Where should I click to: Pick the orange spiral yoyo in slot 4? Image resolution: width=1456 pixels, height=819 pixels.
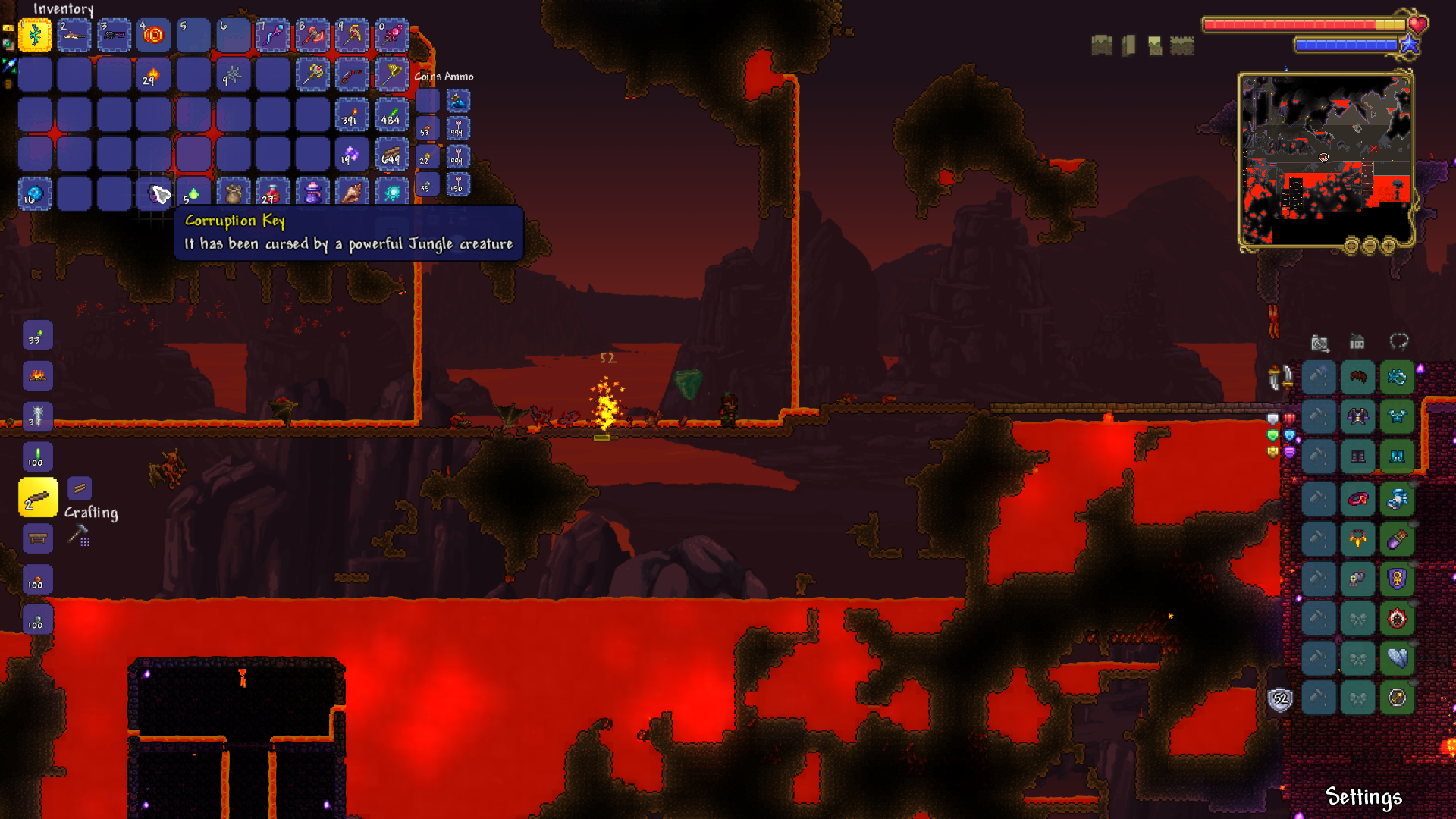click(154, 35)
